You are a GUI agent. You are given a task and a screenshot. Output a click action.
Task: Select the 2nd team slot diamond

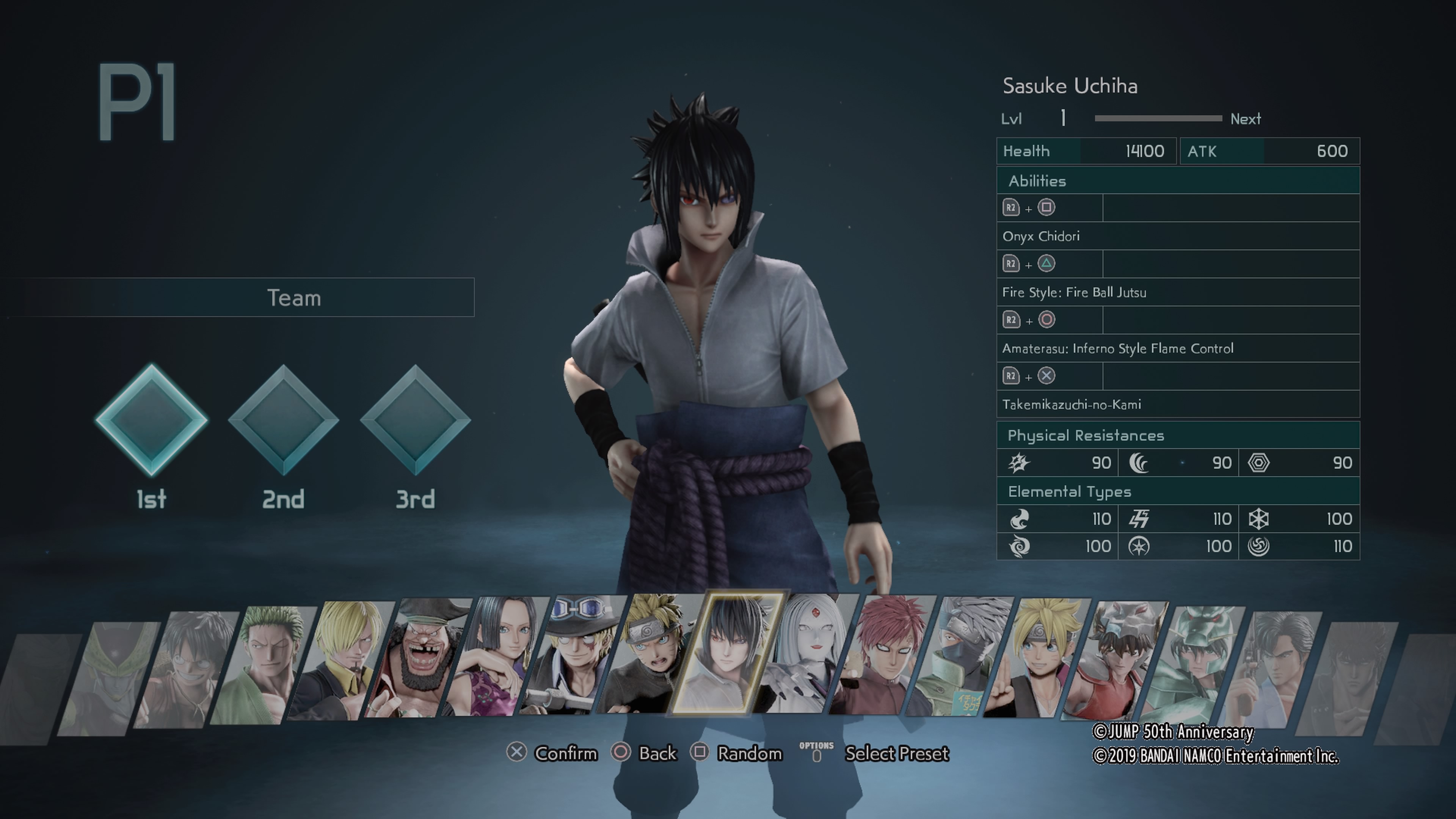coord(283,420)
